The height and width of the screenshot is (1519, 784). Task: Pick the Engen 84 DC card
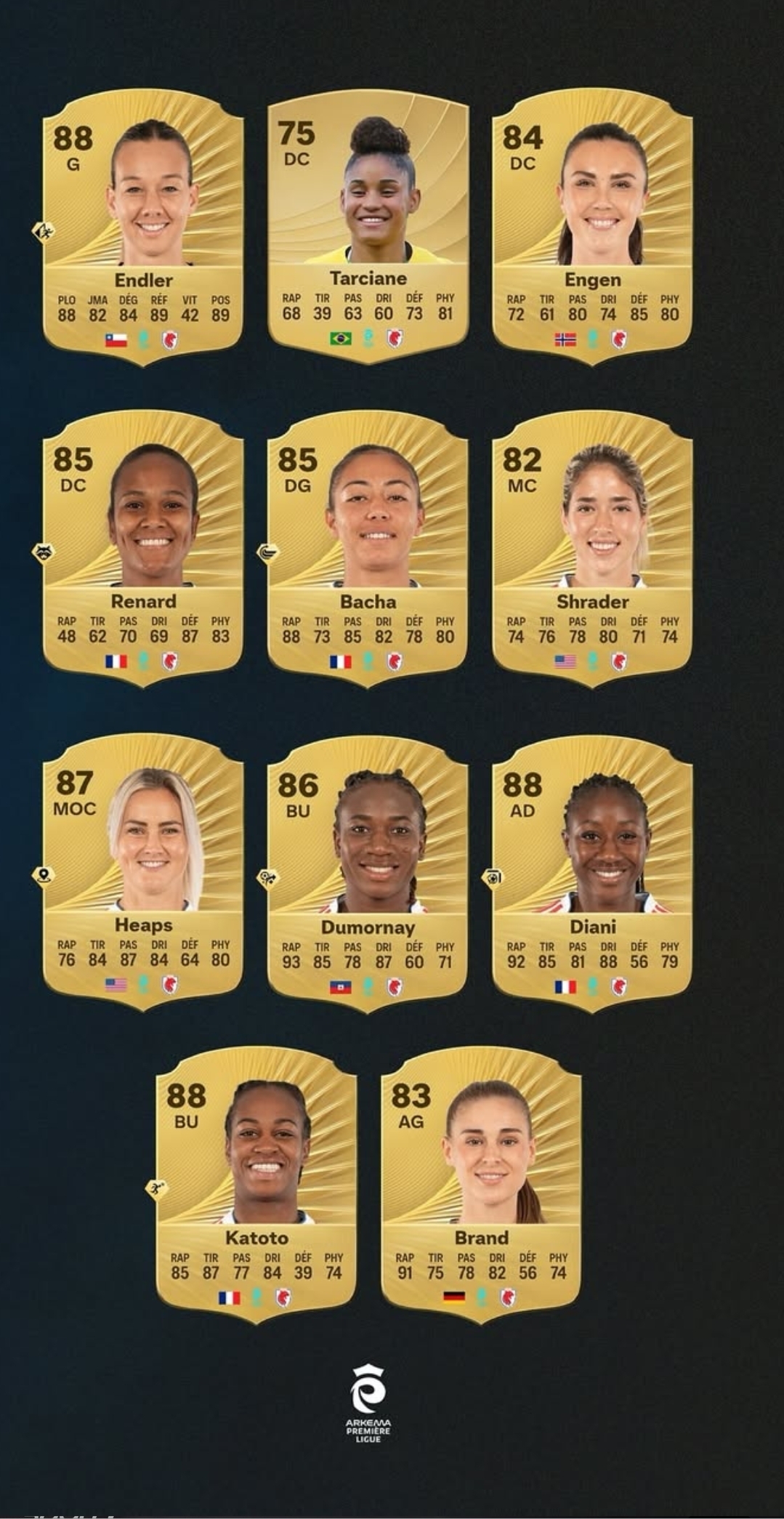[x=592, y=225]
